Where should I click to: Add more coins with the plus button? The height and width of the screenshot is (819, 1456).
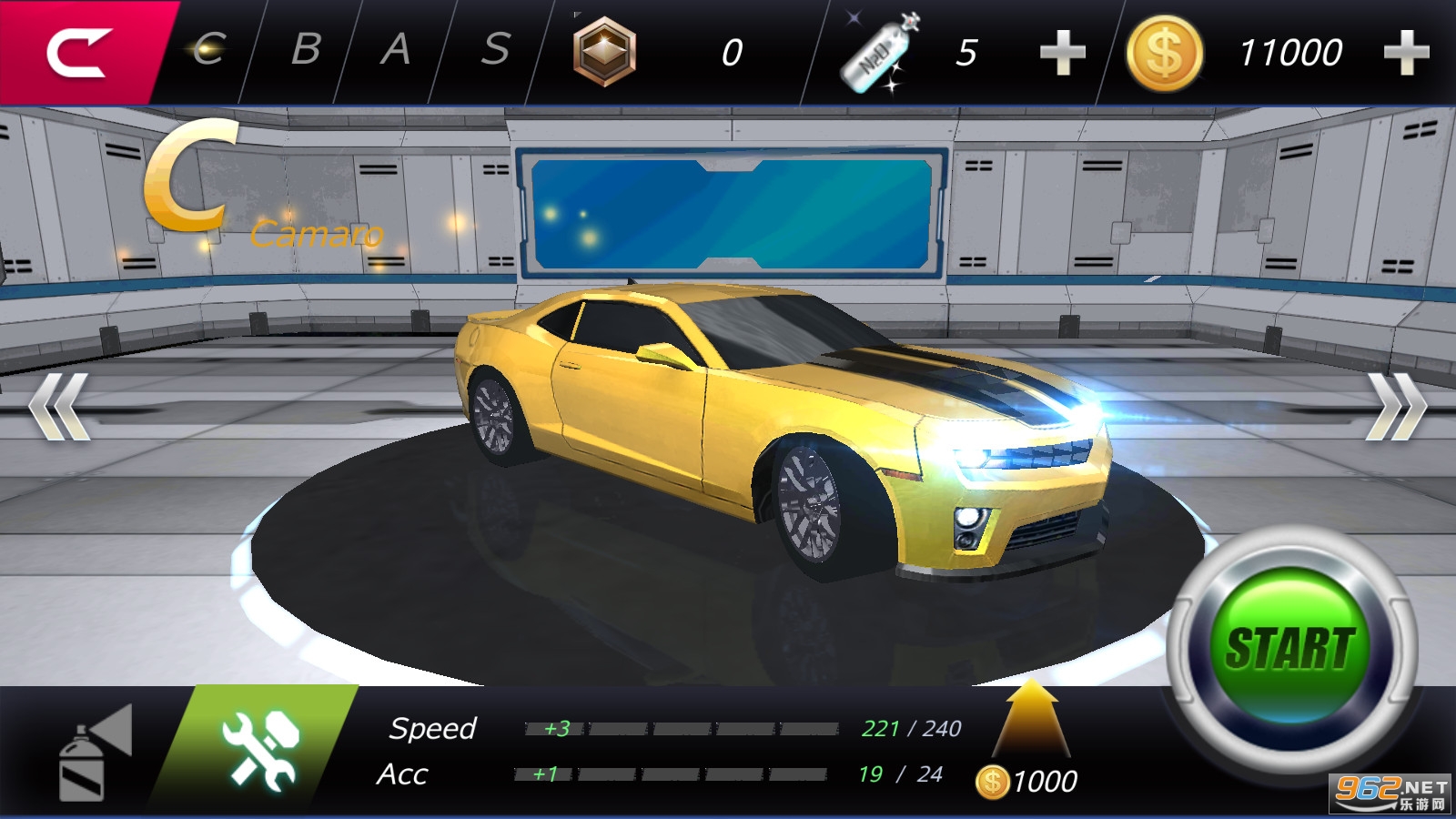pos(1406,53)
